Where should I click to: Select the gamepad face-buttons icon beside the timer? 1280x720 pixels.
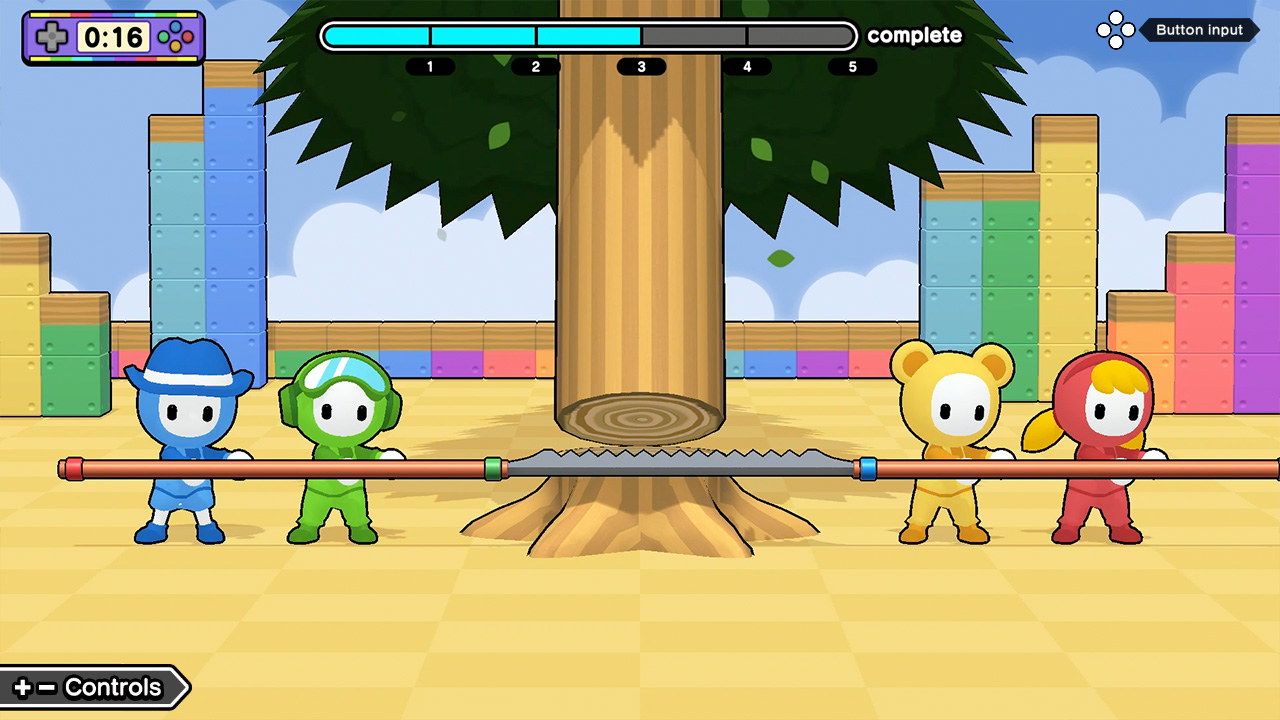[174, 35]
